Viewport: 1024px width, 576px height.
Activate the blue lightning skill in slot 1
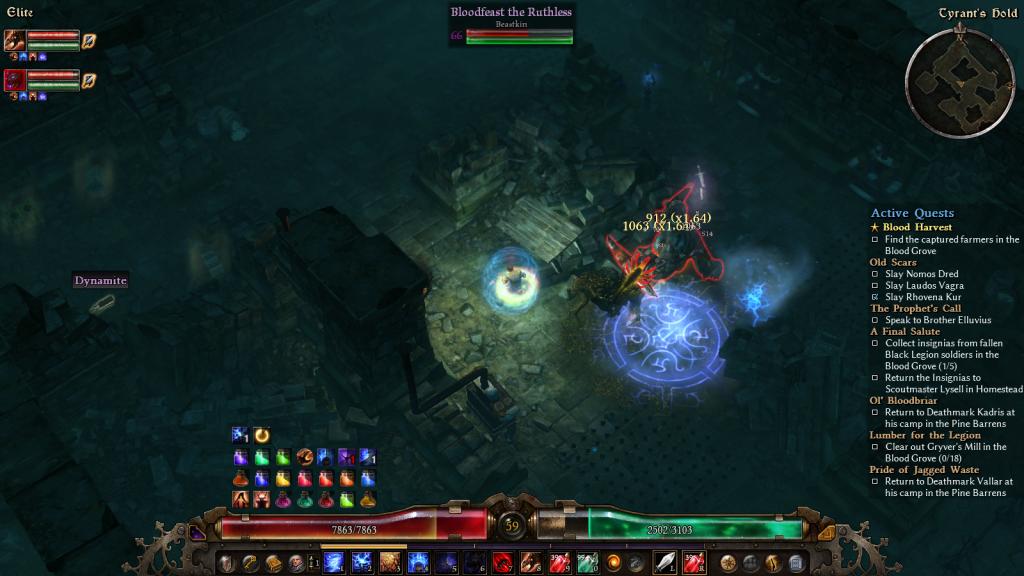coord(335,562)
